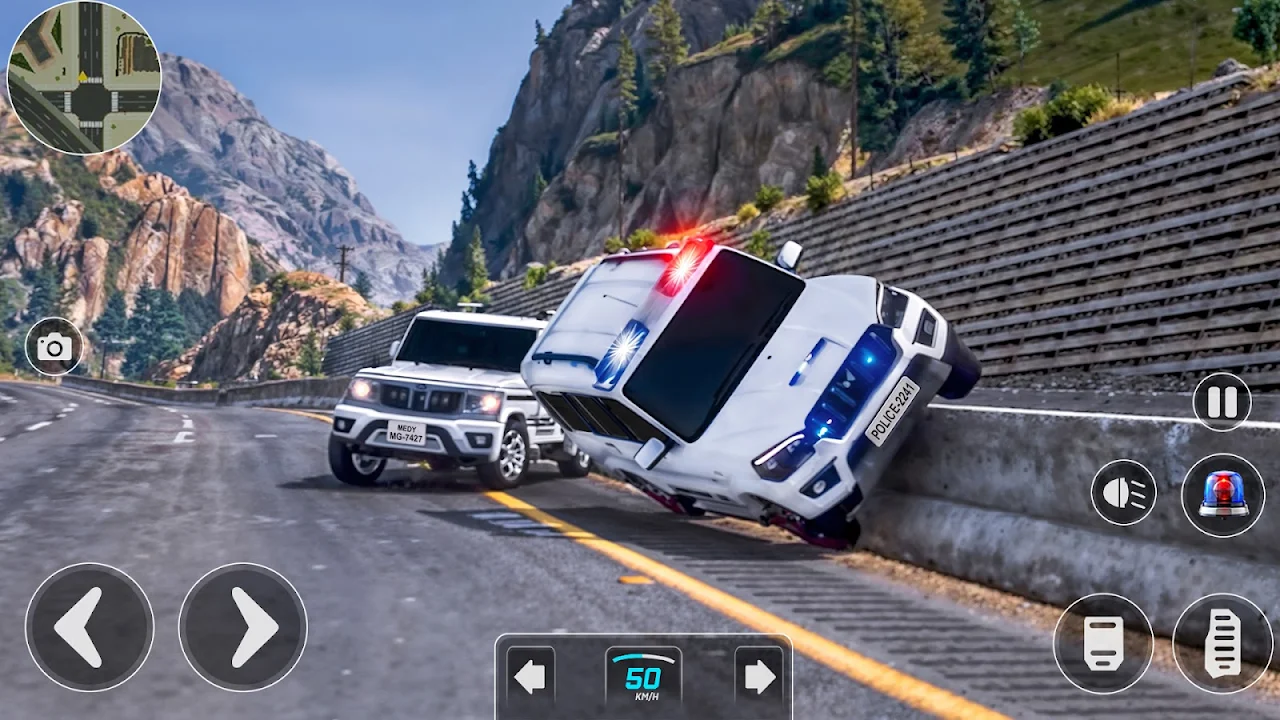This screenshot has width=1280, height=720.
Task: Steer right with the right arrow
Action: pyautogui.click(x=243, y=627)
